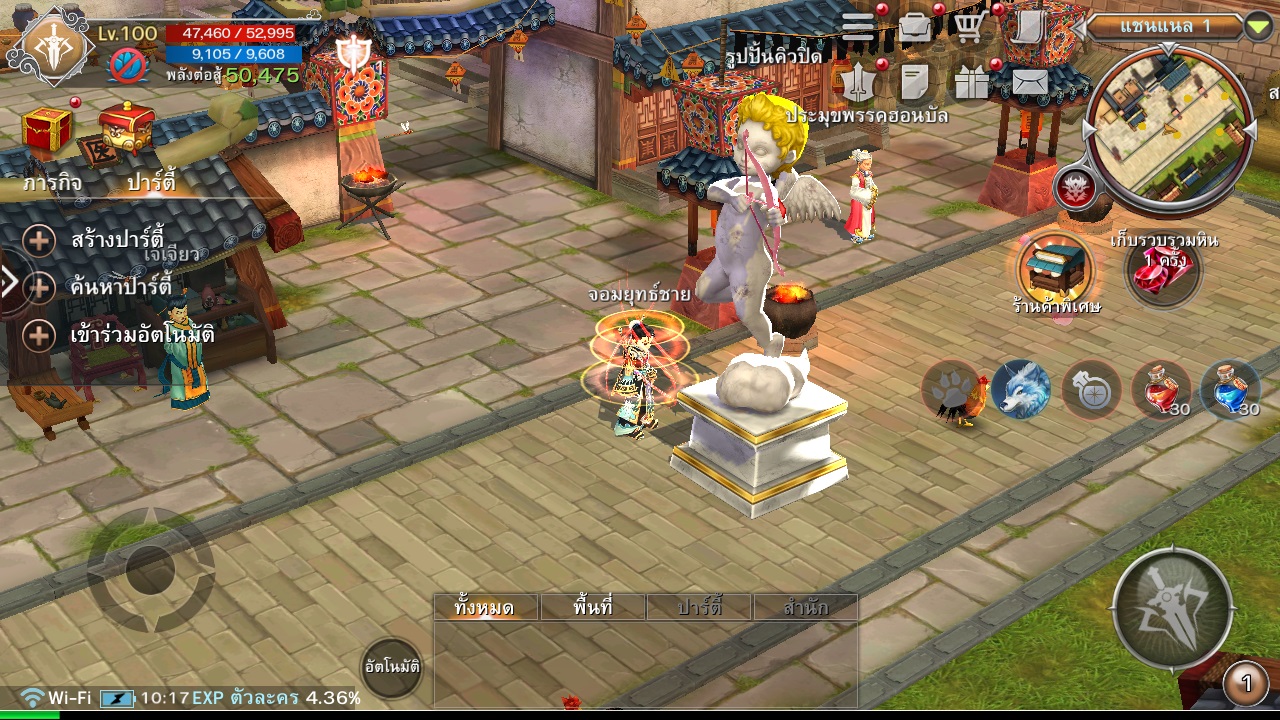Open the hamburger main menu icon

click(x=858, y=27)
